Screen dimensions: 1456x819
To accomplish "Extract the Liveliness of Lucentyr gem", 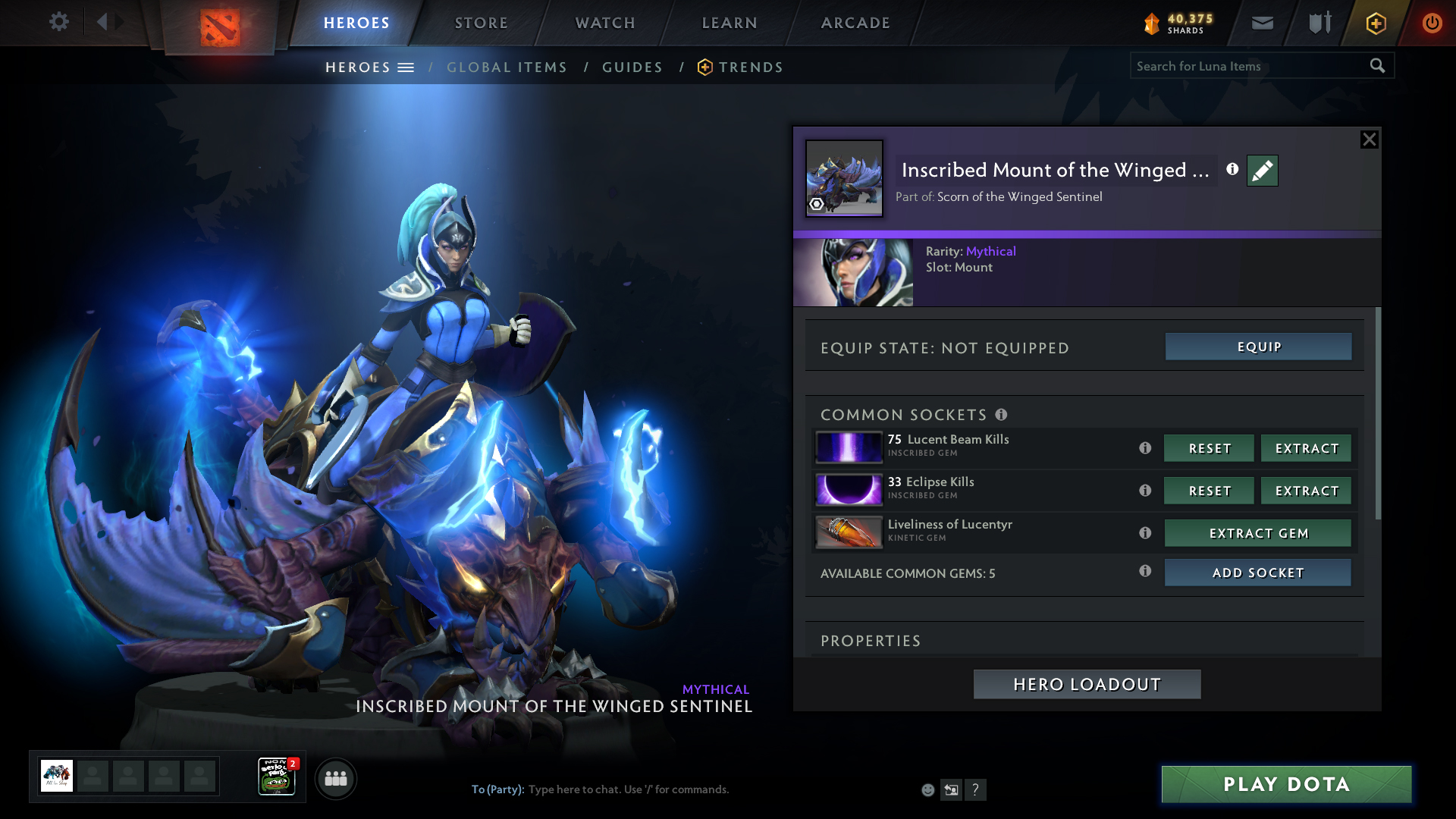I will click(1257, 533).
